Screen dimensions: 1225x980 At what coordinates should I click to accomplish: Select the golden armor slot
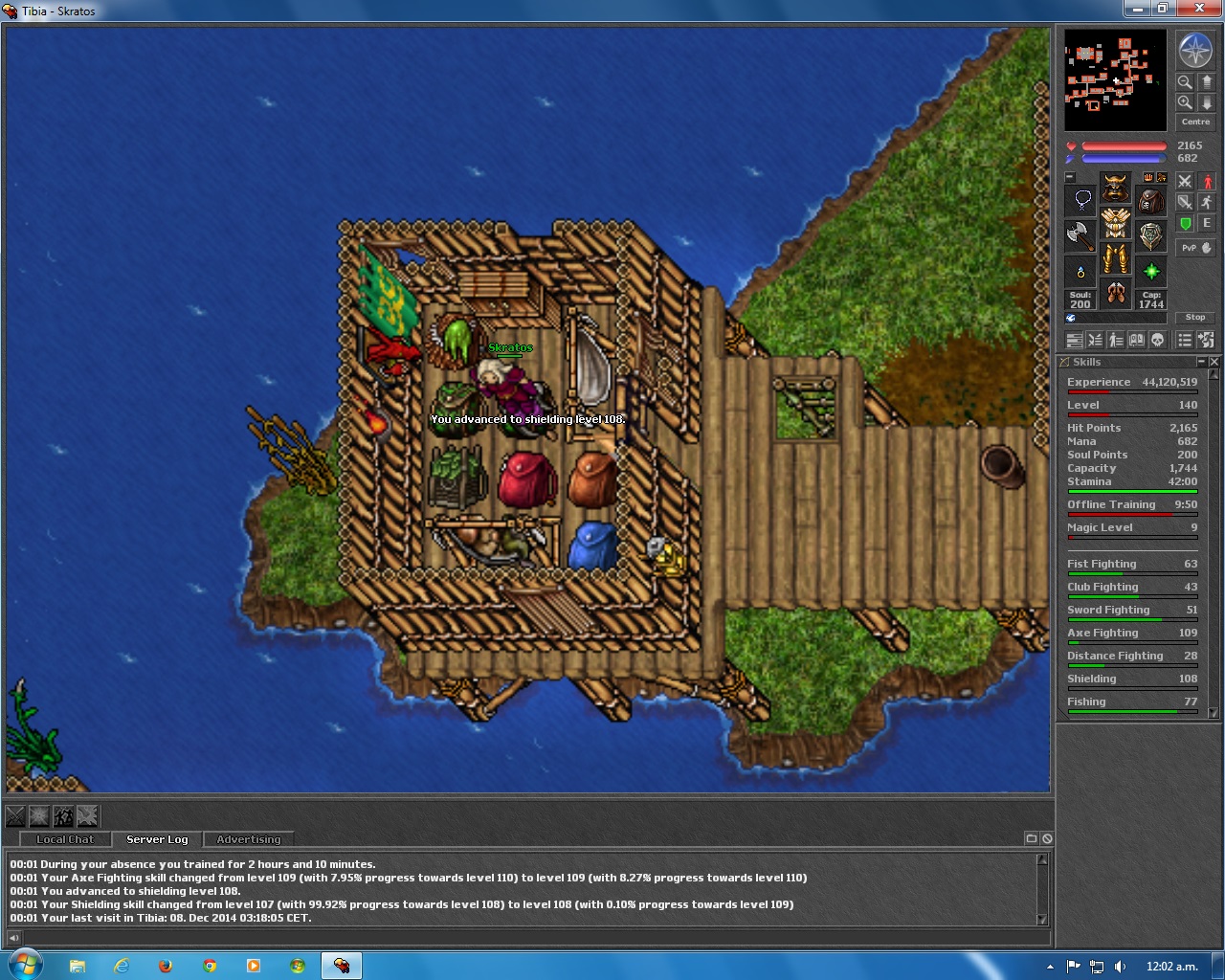coord(1115,223)
